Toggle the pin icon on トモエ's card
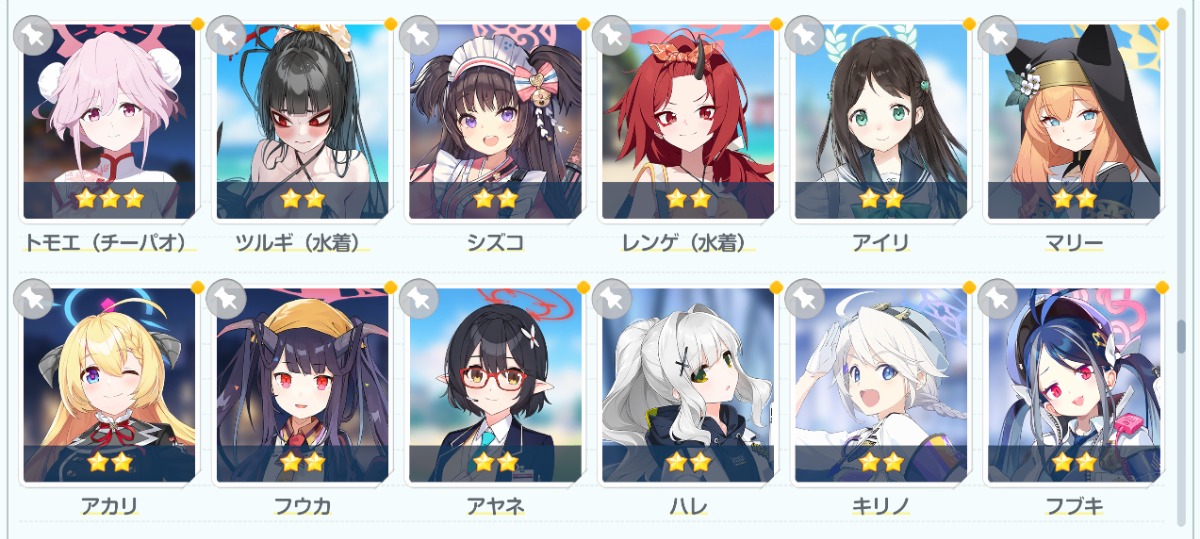Screen dimensions: 1200x539 pyautogui.click(x=33, y=36)
